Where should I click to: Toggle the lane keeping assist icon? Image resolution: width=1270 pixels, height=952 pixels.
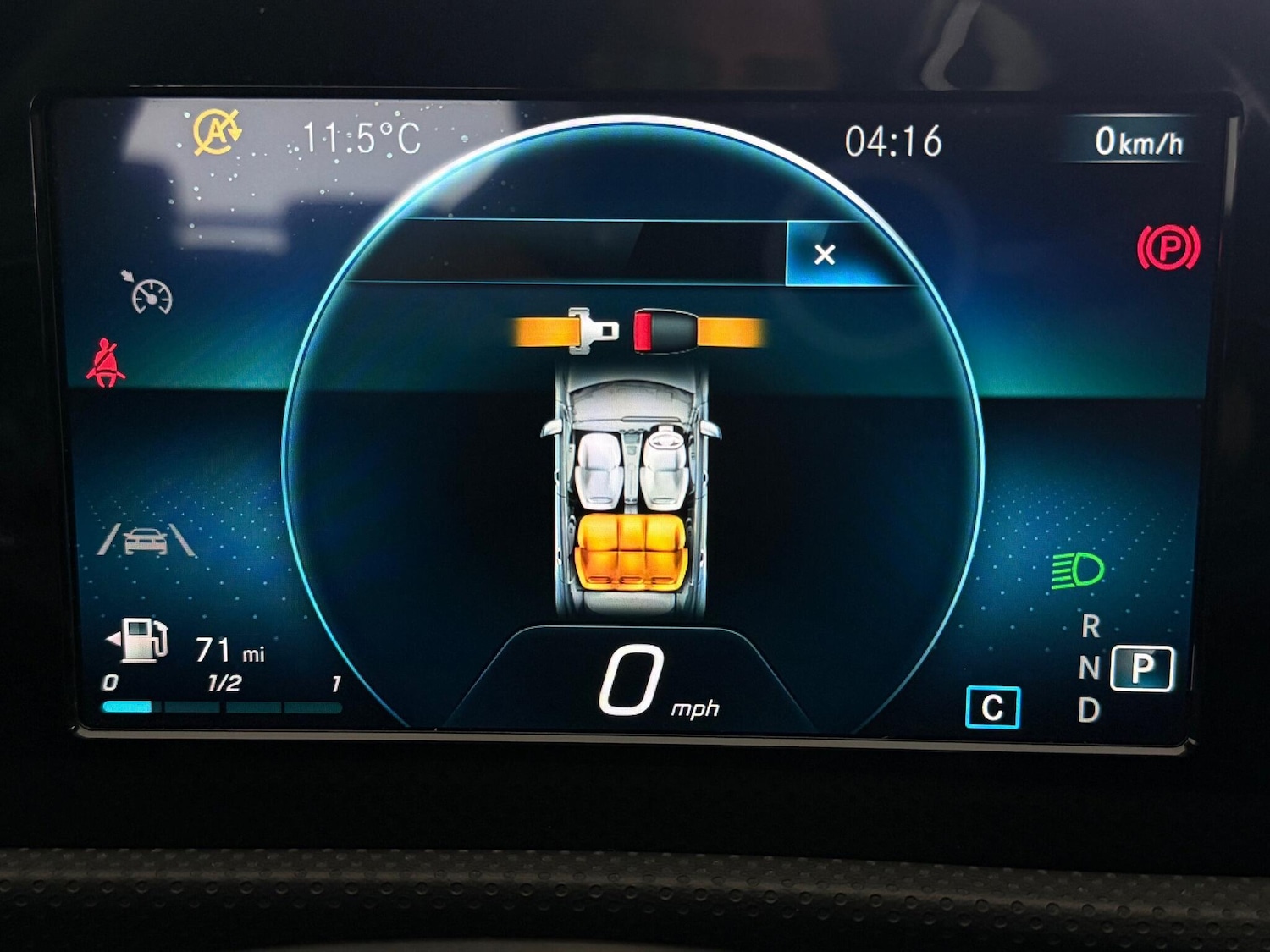click(146, 540)
